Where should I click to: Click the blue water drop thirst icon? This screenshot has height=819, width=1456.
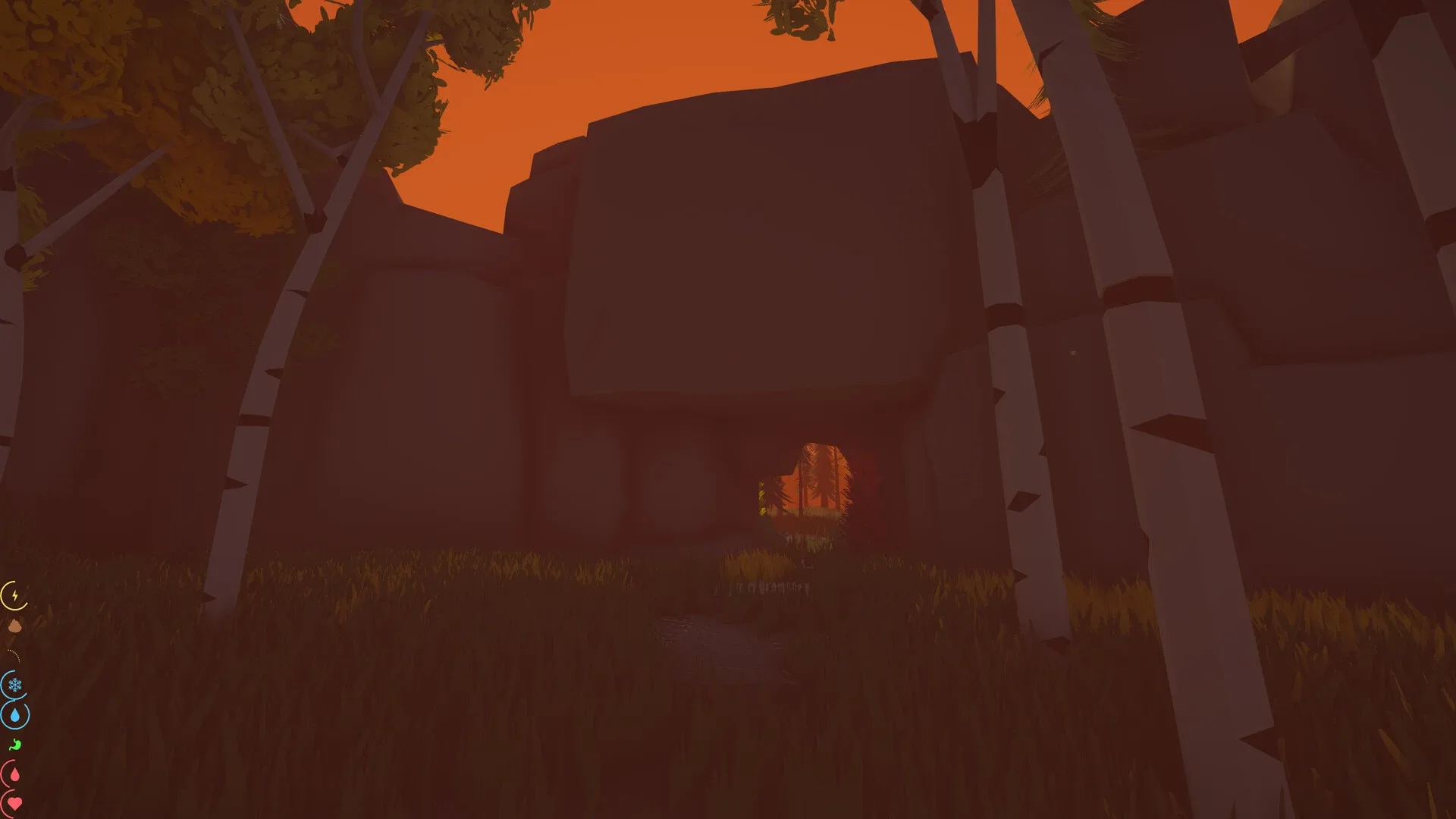(15, 715)
